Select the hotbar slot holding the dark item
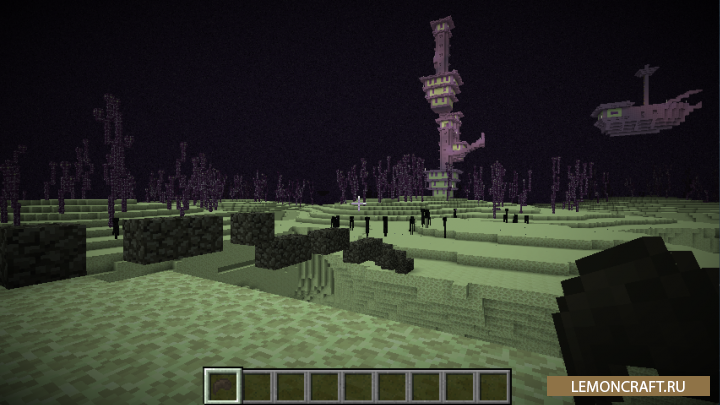This screenshot has width=720, height=405. coord(222,385)
